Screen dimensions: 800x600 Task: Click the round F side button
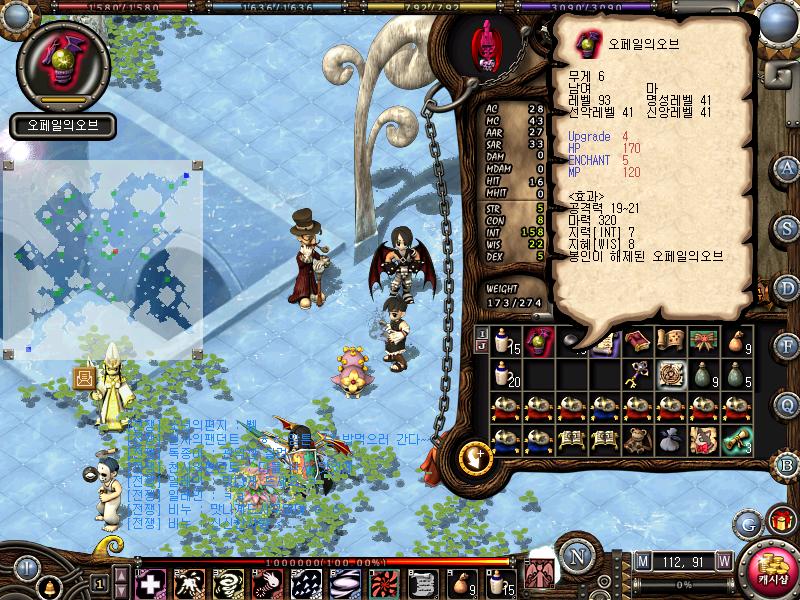787,347
